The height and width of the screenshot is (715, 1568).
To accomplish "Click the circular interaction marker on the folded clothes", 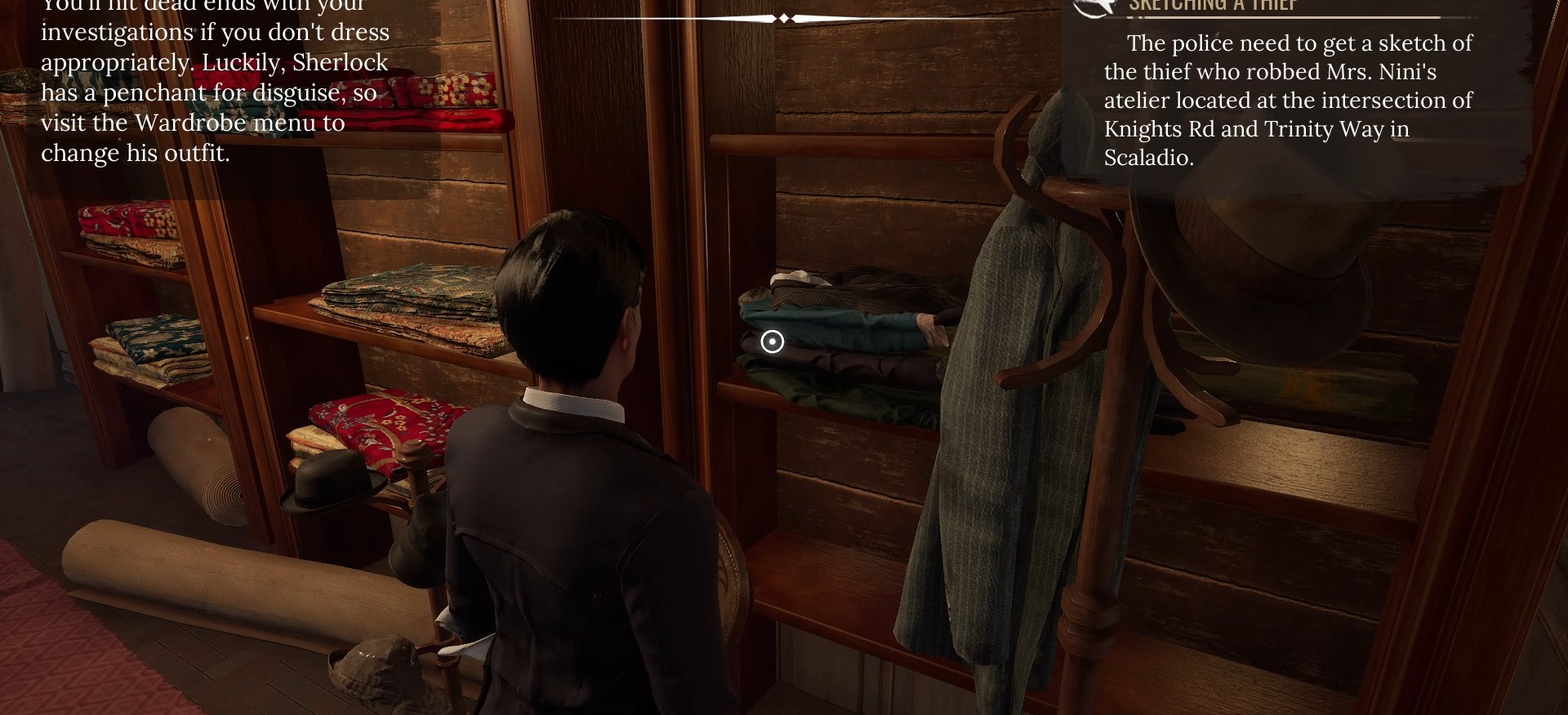I will [x=772, y=342].
